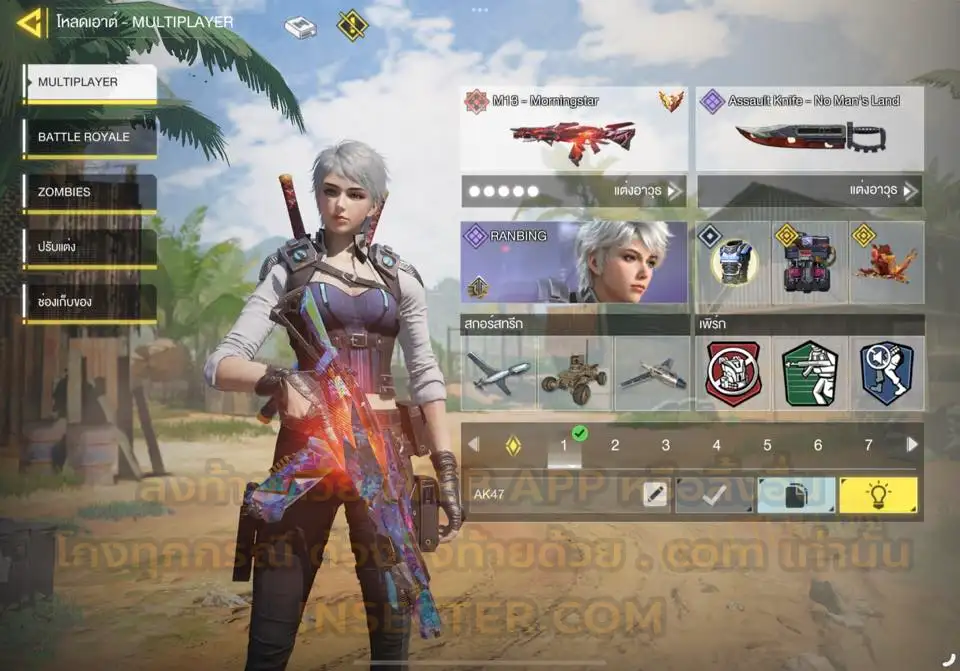The image size is (960, 671).
Task: Click the yellow warning diamond icon
Action: [352, 26]
